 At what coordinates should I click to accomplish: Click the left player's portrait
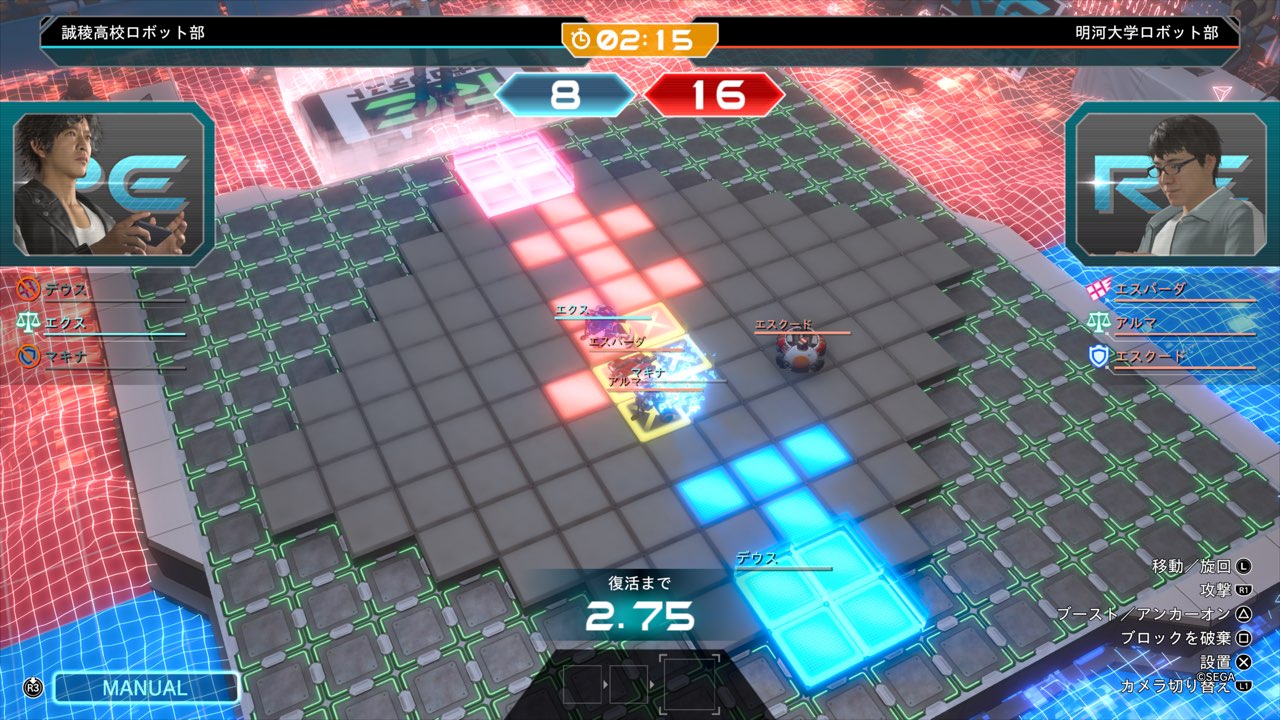(x=109, y=185)
